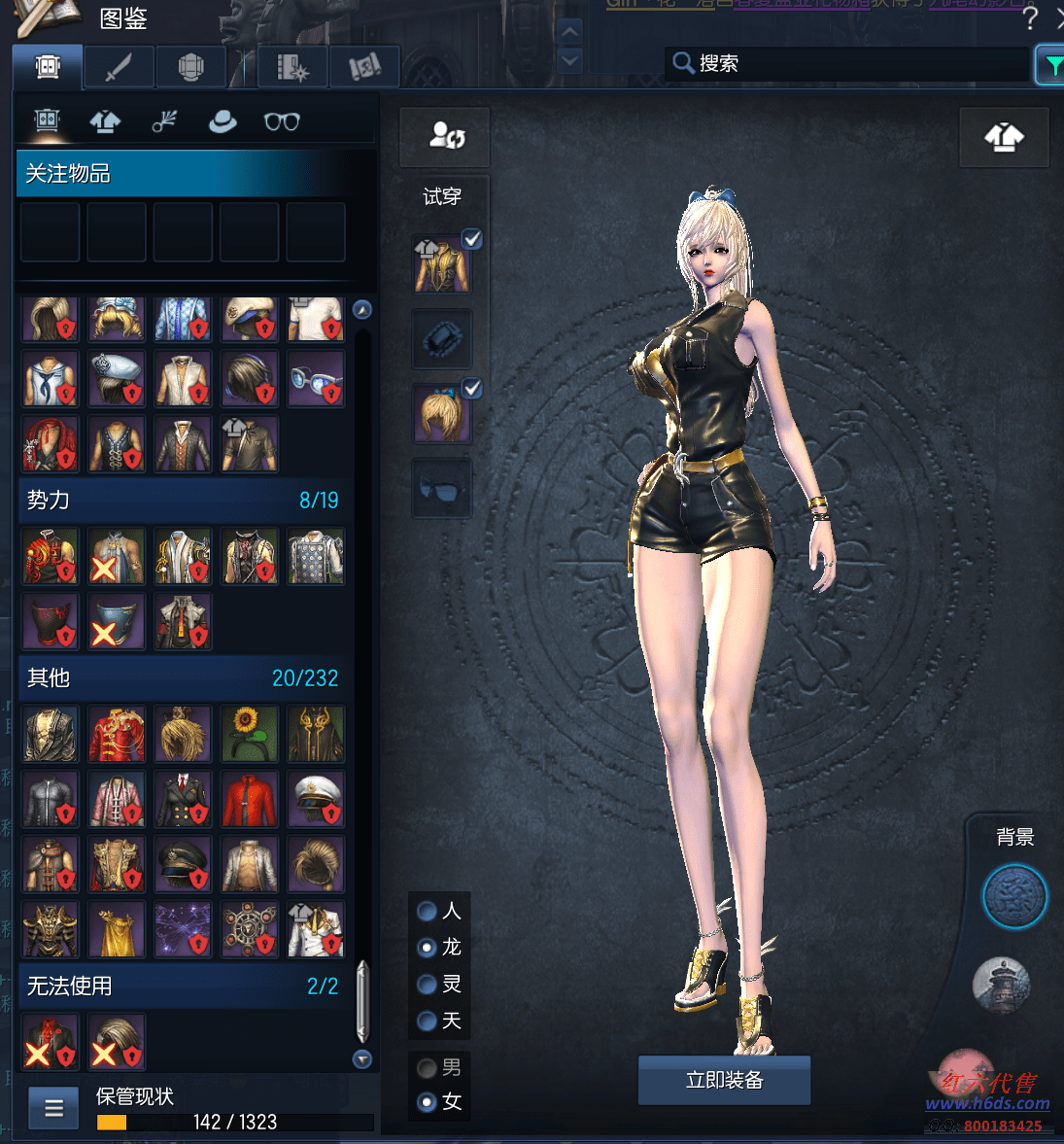Choose the white sailor cap item
This screenshot has height=1144, width=1064.
[x=316, y=800]
